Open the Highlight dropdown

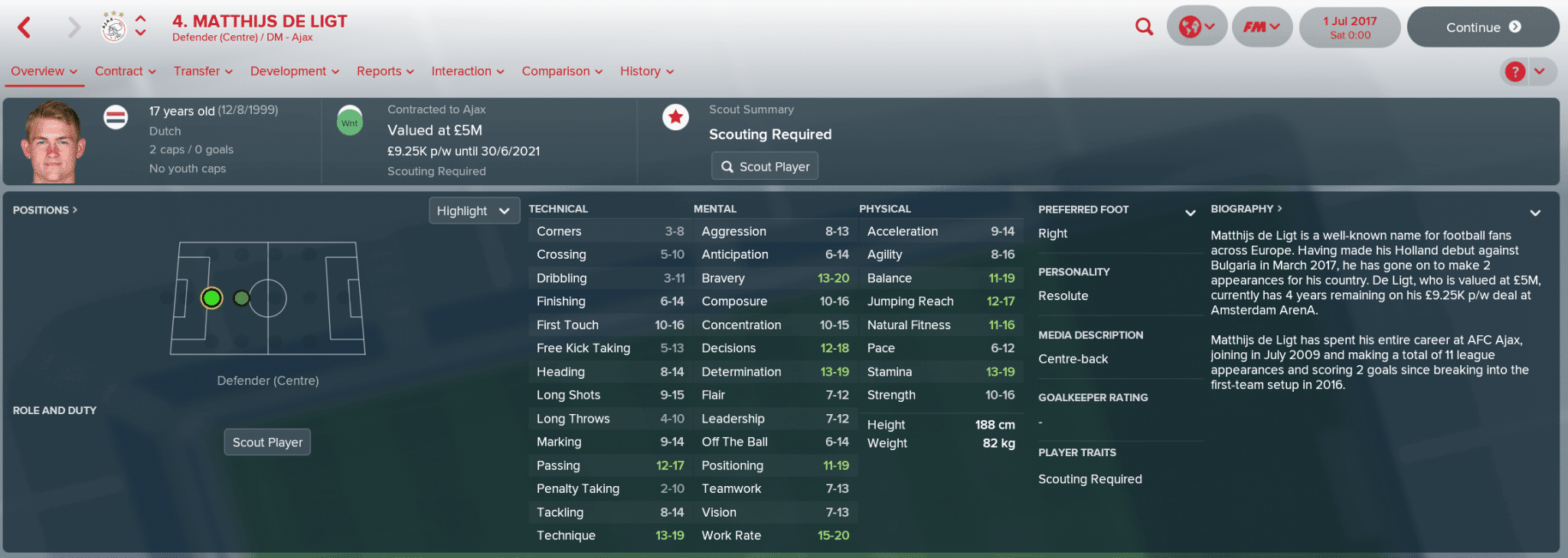pos(473,210)
